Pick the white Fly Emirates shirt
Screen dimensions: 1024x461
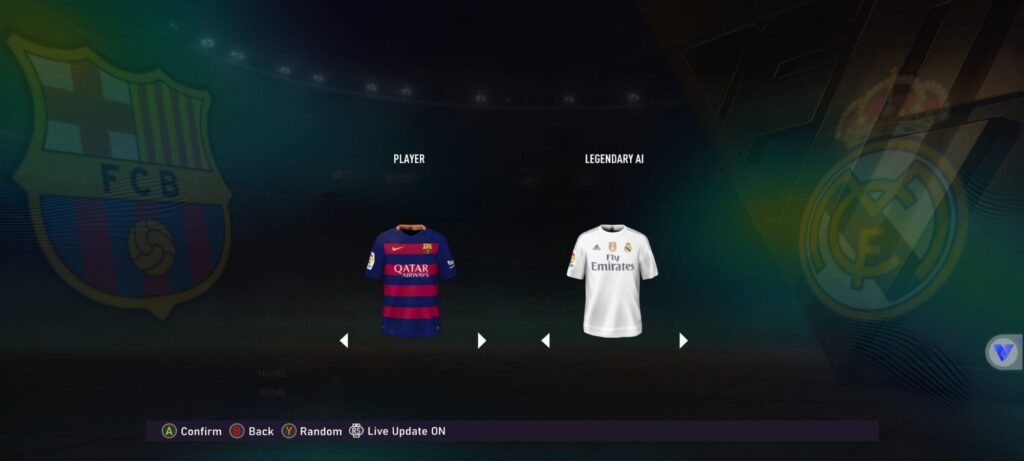612,279
